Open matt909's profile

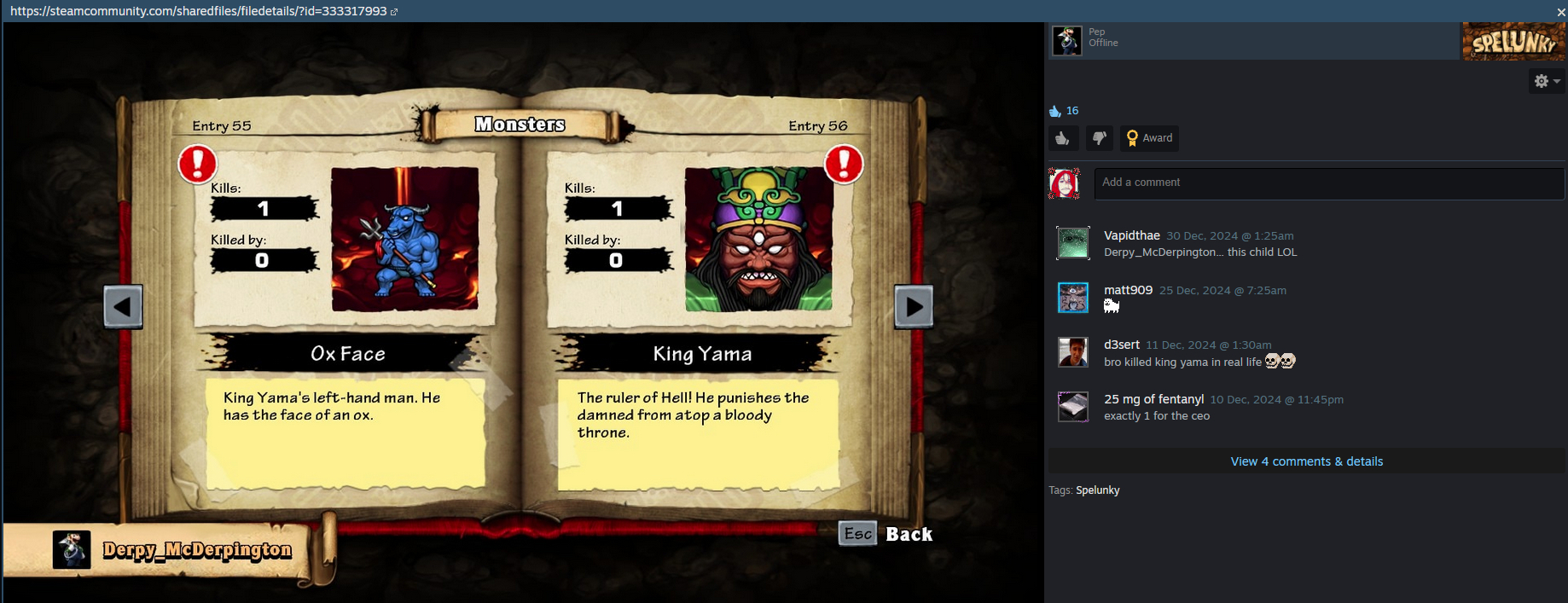pos(1128,290)
